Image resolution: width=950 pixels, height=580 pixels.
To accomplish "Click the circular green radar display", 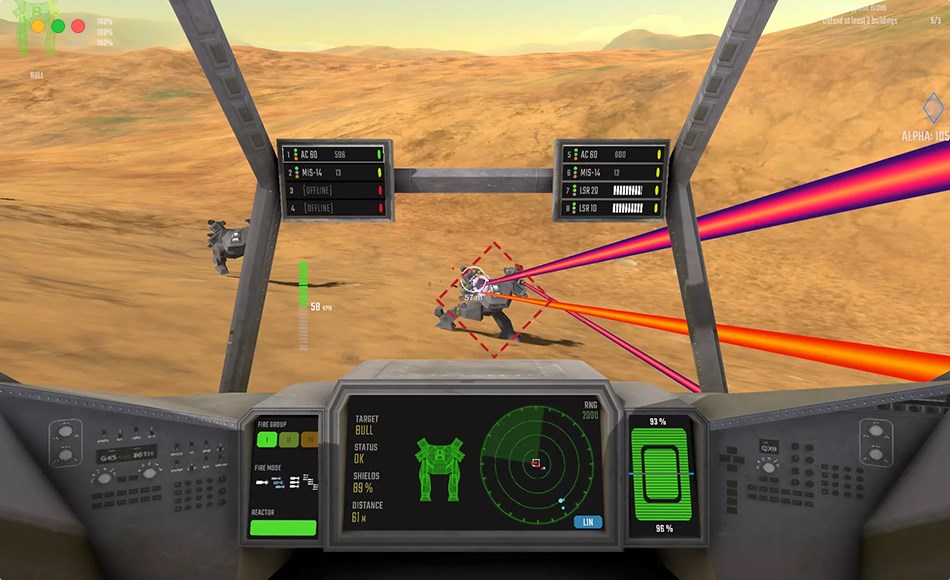I will [536, 462].
